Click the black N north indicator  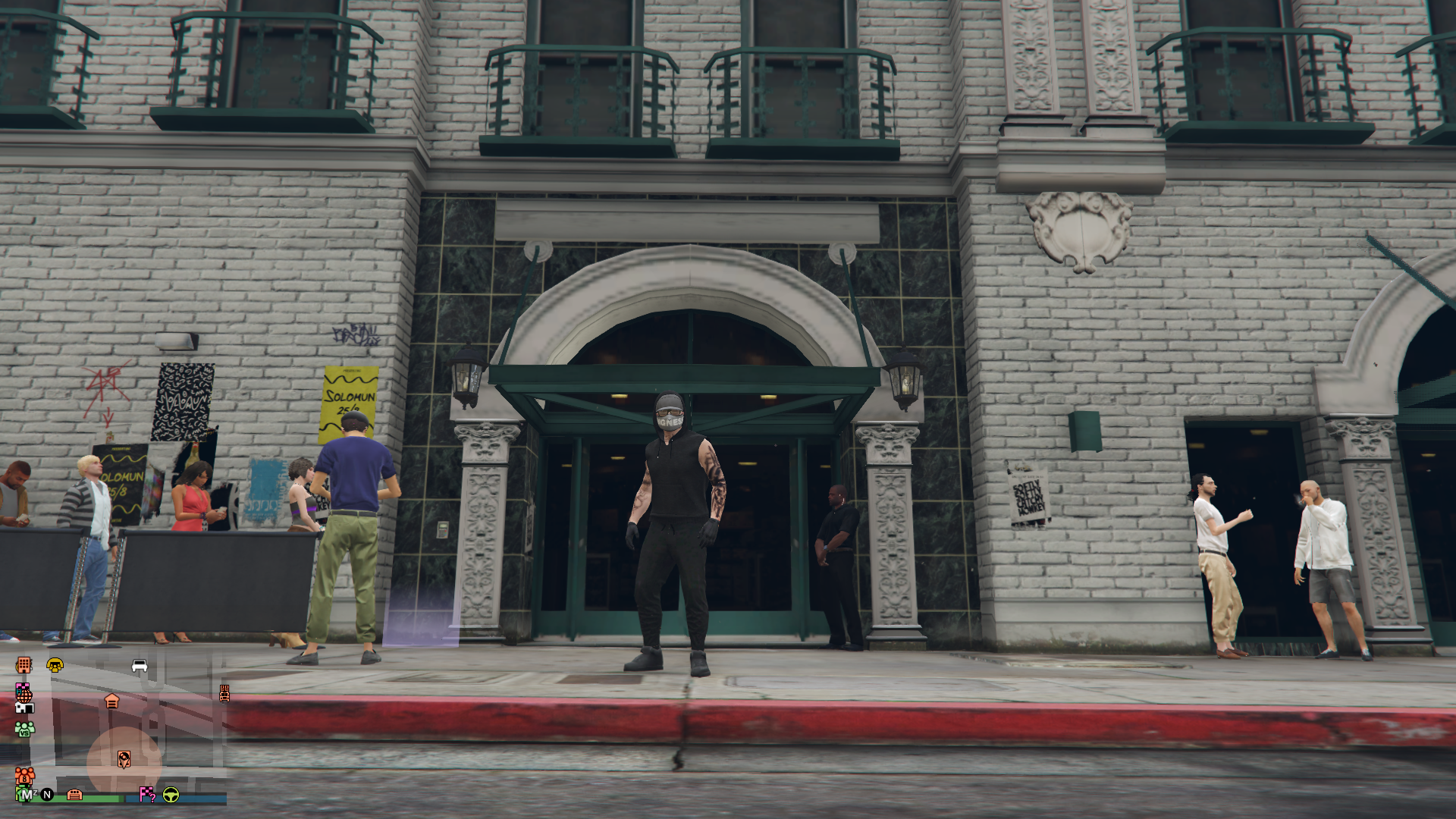[x=46, y=795]
